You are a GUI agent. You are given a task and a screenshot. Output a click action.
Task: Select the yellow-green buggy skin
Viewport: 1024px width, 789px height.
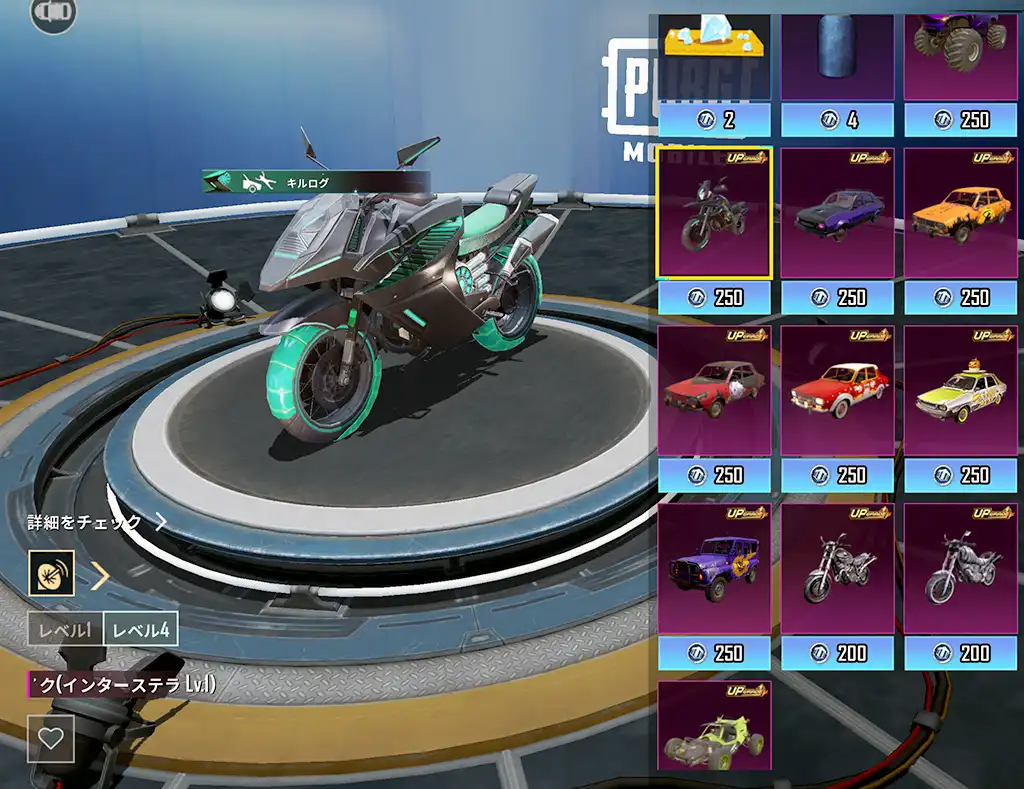tap(715, 727)
